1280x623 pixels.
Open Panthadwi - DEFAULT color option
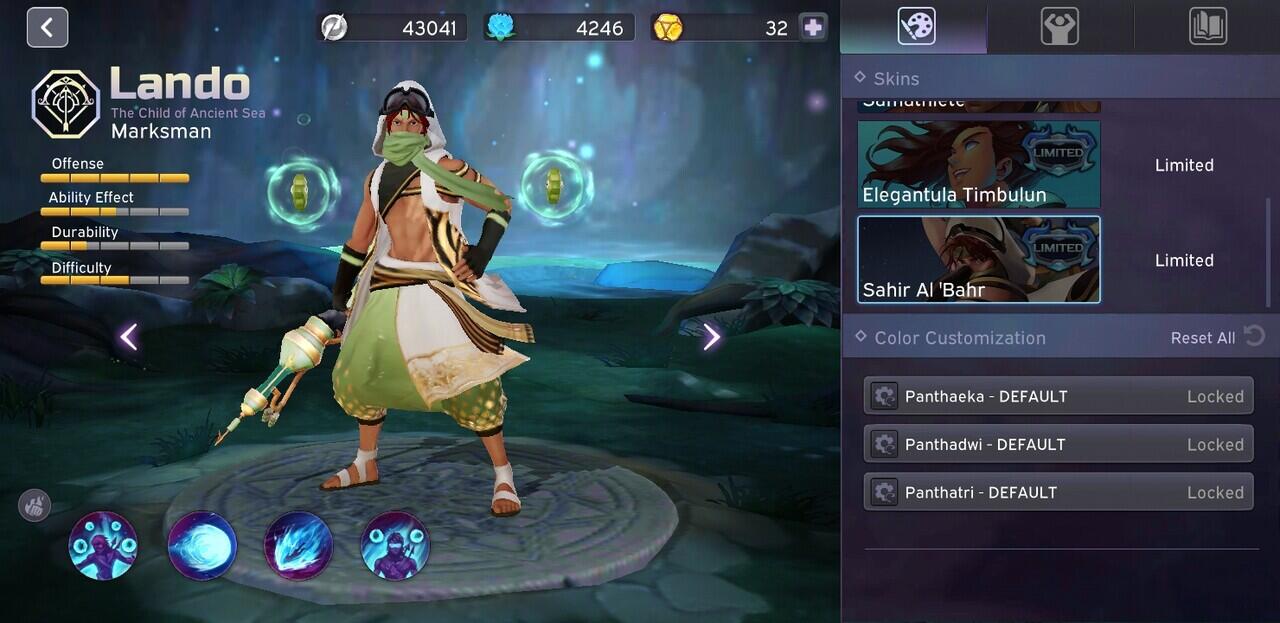pyautogui.click(x=1058, y=444)
